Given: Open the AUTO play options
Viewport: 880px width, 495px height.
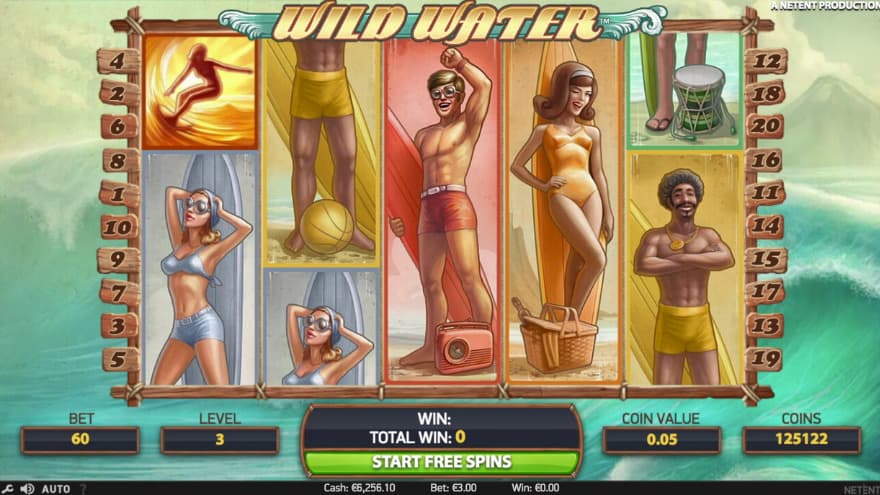Looking at the screenshot, I should pyautogui.click(x=56, y=489).
